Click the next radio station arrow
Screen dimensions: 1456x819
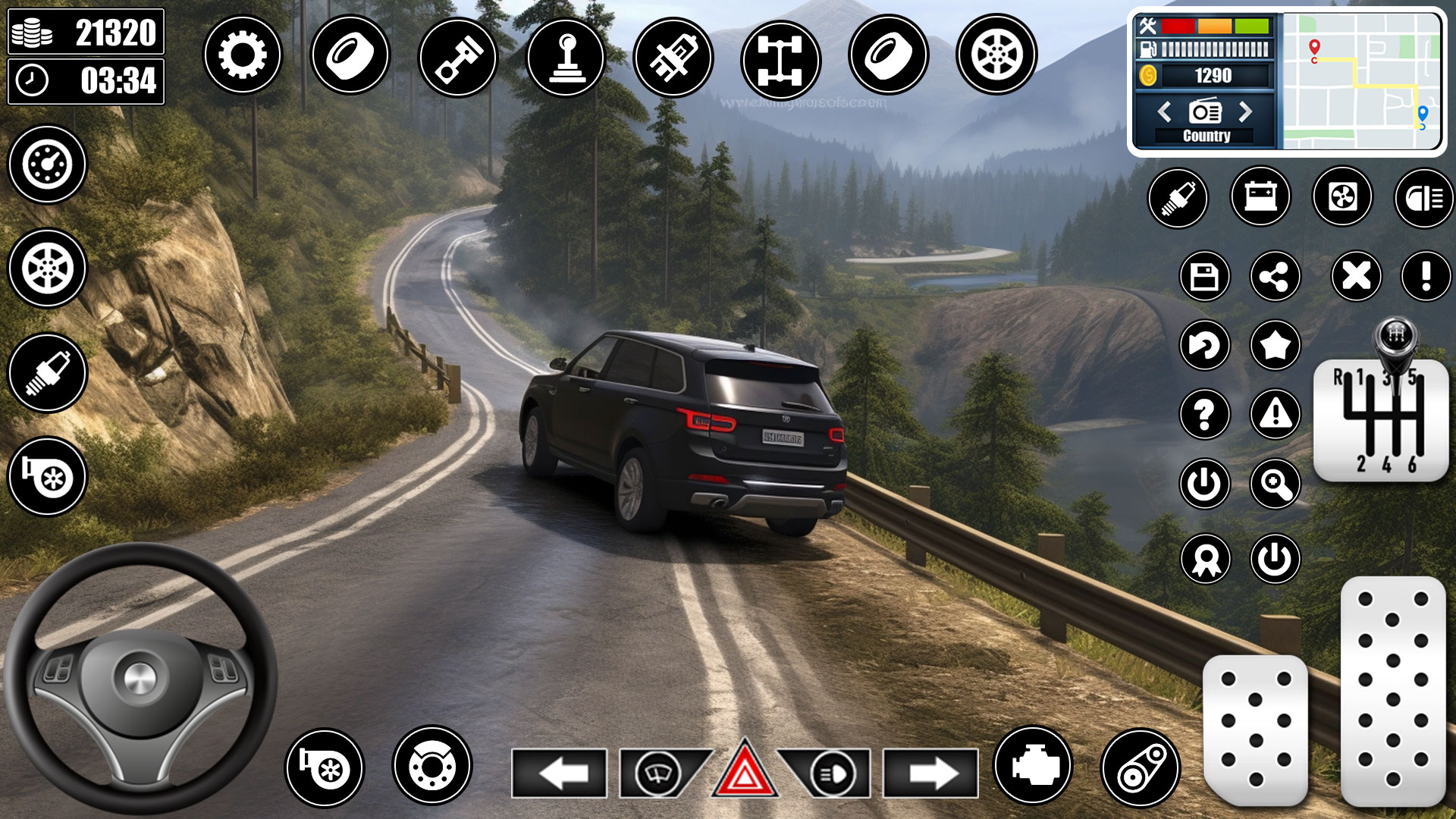tap(1246, 111)
